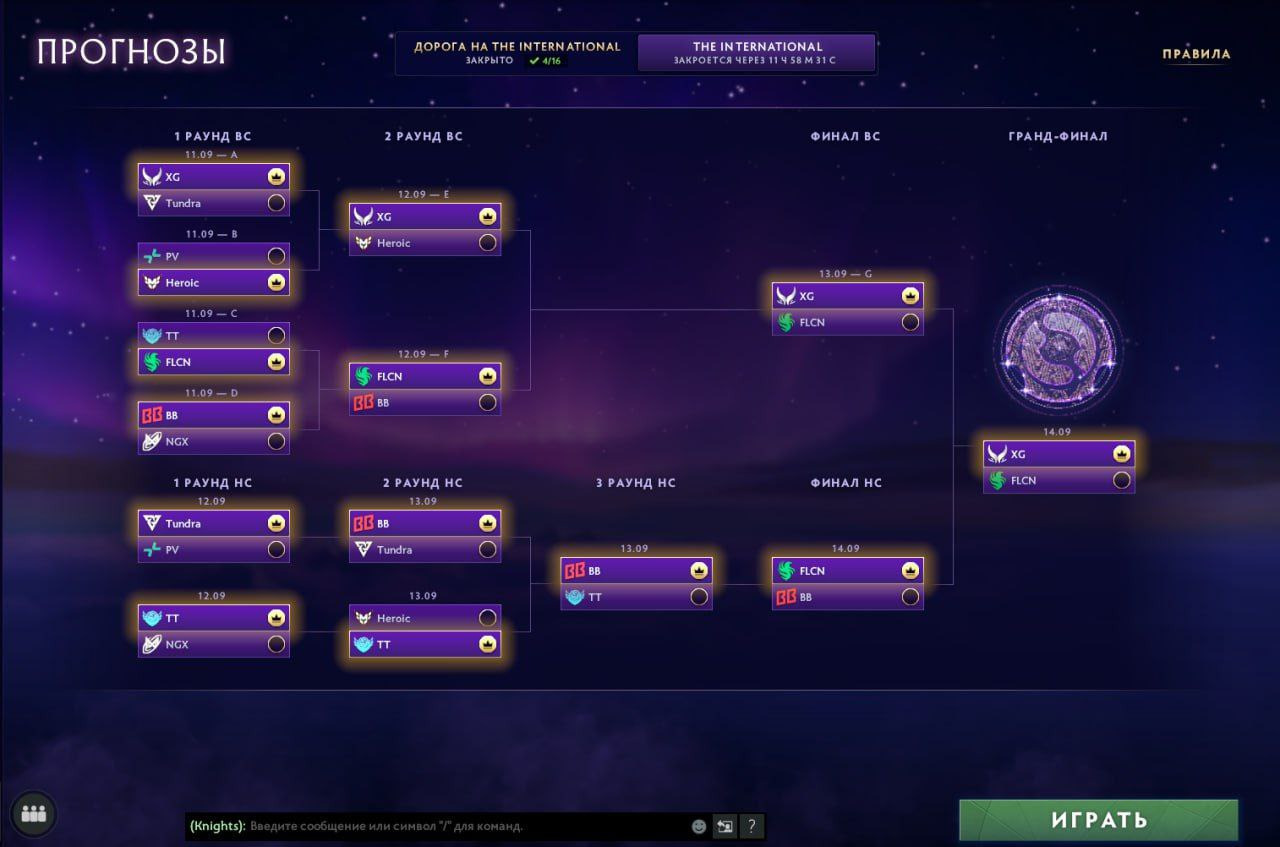Open the ПРАВИЛА rules link
This screenshot has width=1280, height=847.
[x=1198, y=54]
